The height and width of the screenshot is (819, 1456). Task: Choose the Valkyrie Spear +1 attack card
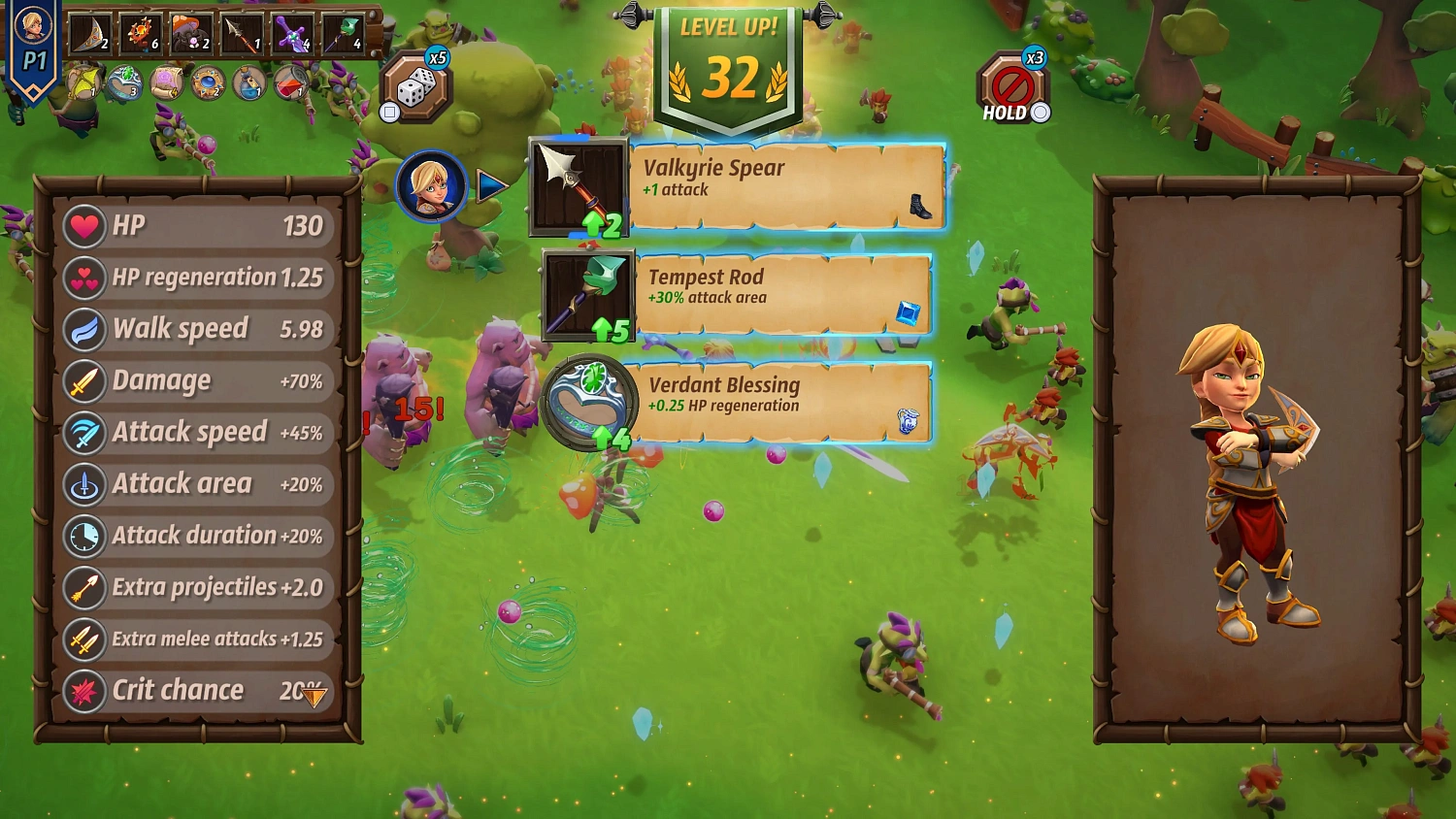pyautogui.click(x=786, y=184)
